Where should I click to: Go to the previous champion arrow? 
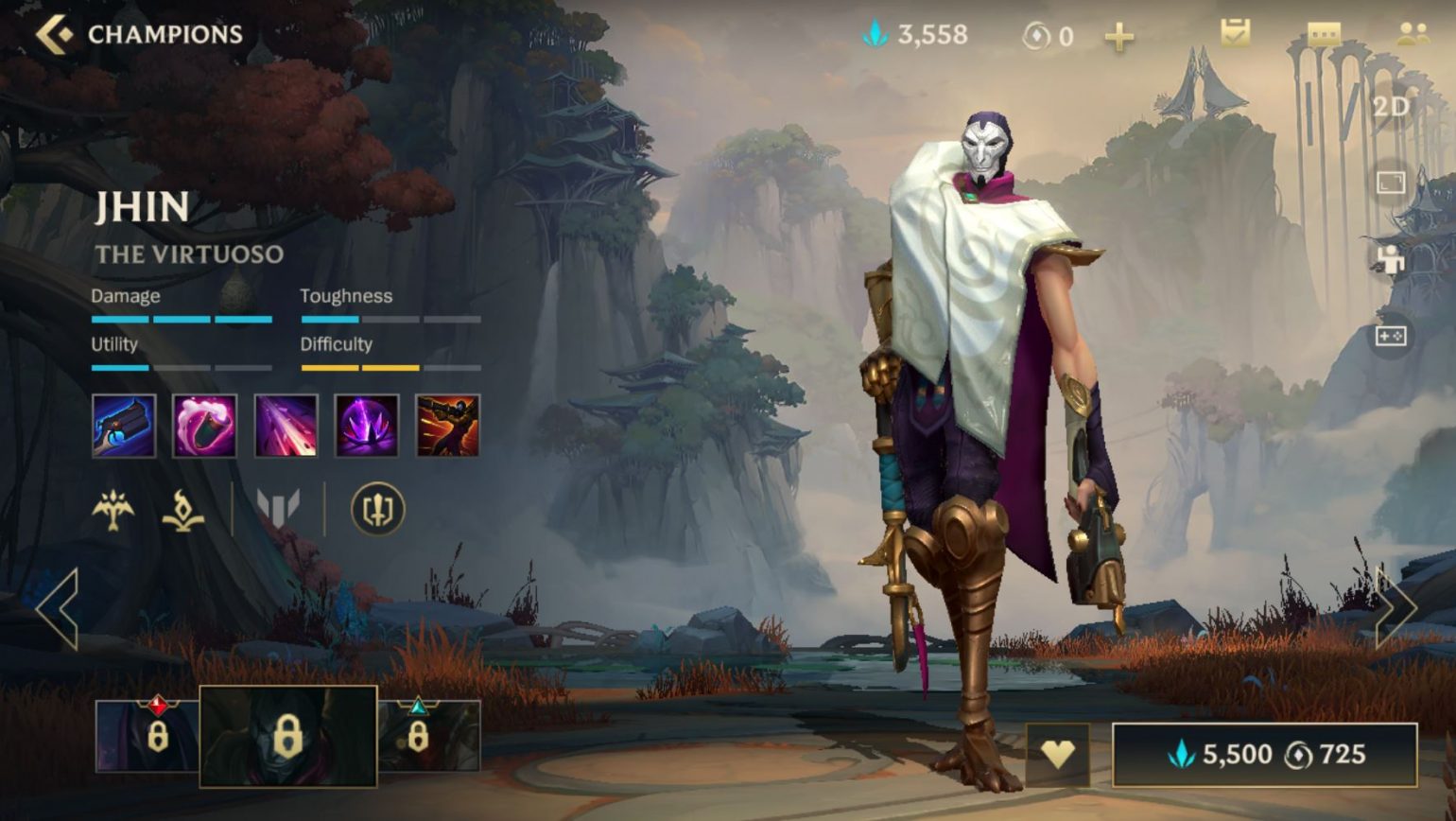(58, 608)
